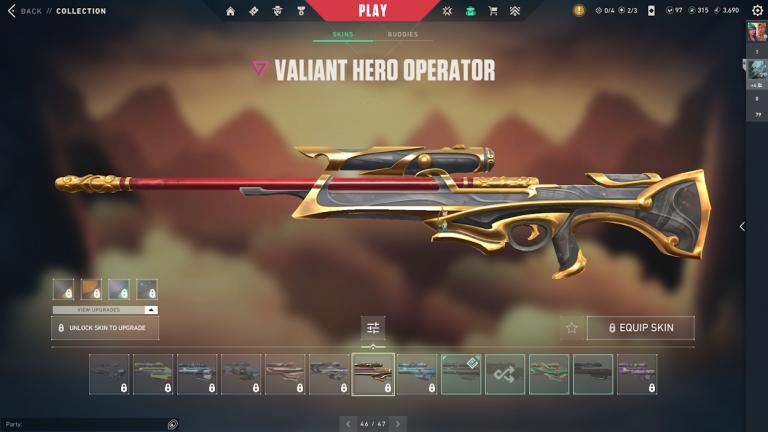Choose the selected gold Valiant Hero thumbnail
The height and width of the screenshot is (432, 768).
[x=373, y=374]
